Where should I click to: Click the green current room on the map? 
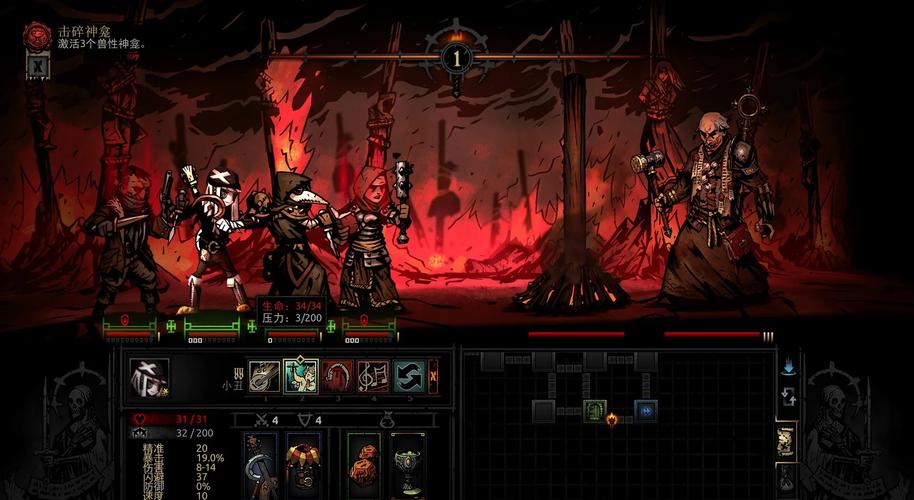(595, 410)
